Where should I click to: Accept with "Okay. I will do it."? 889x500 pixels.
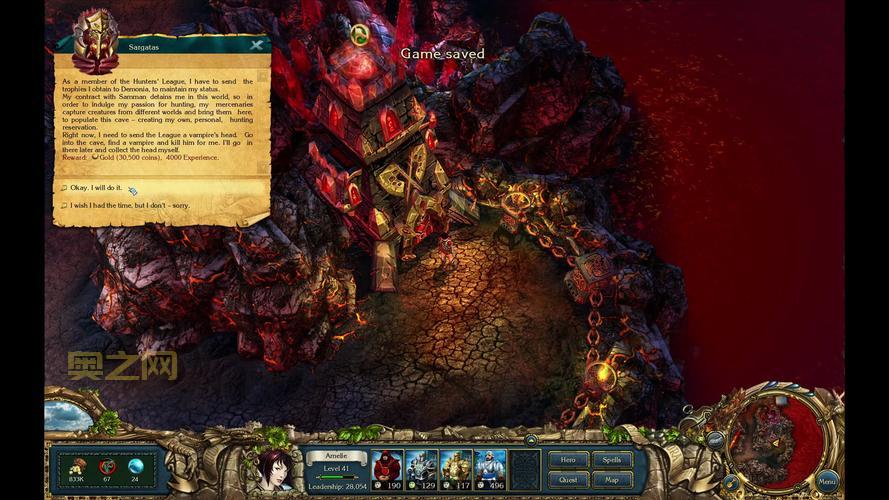tap(96, 188)
